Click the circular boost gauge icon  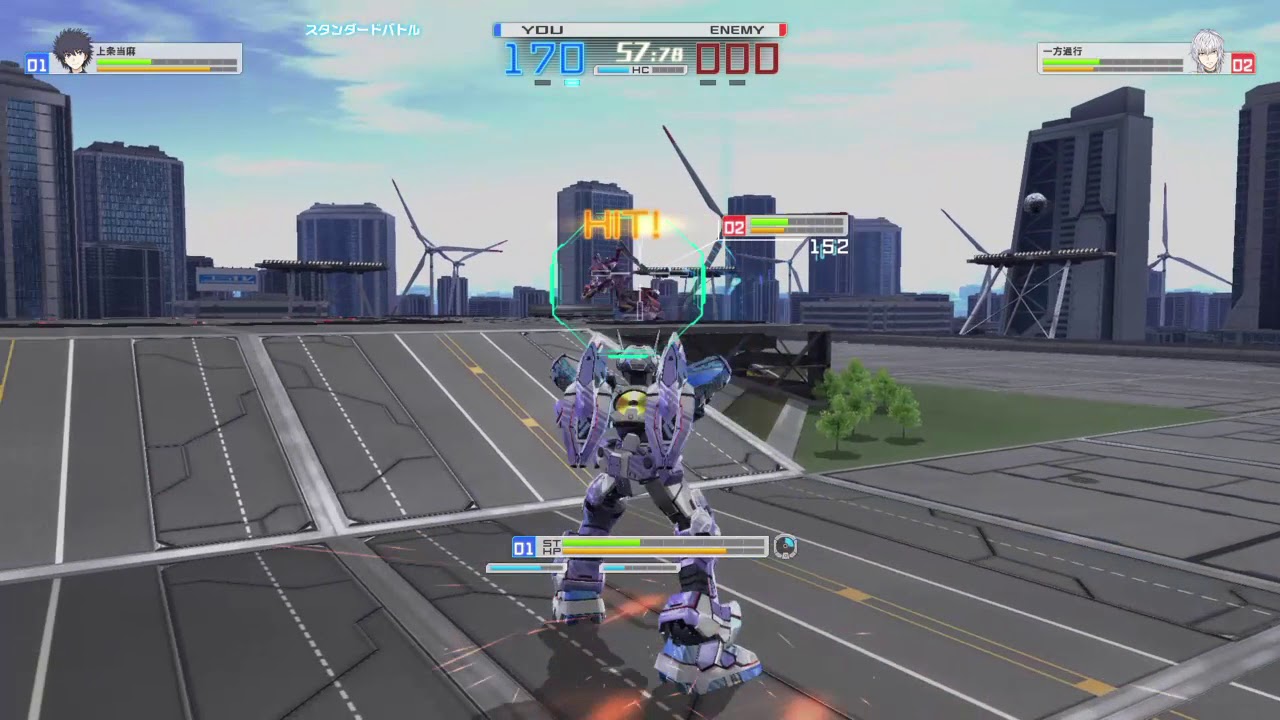tap(786, 546)
